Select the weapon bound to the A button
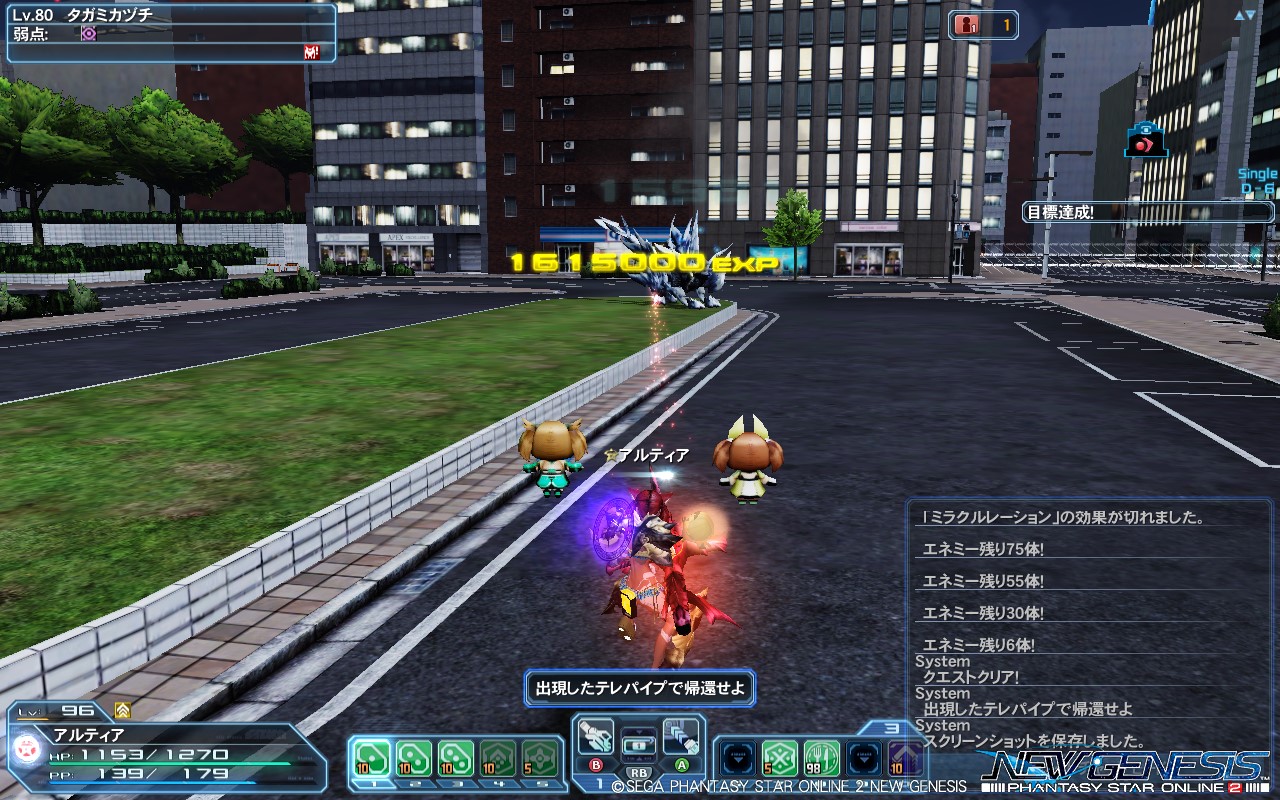 pyautogui.click(x=682, y=738)
